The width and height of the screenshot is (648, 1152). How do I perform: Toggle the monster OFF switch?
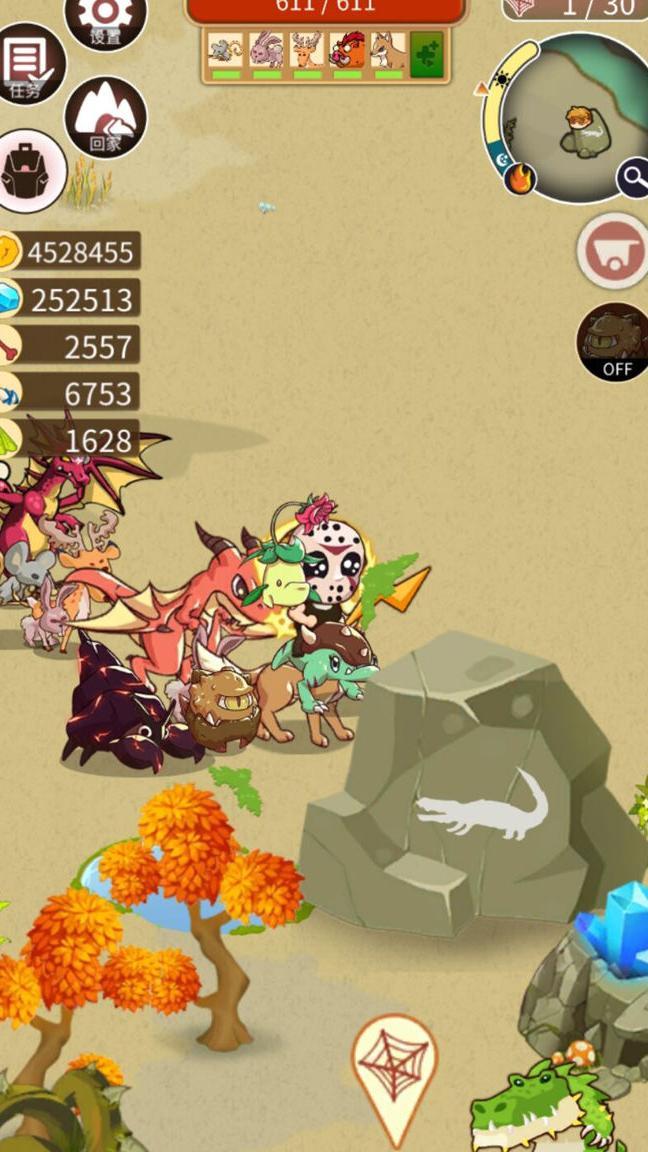click(x=613, y=342)
